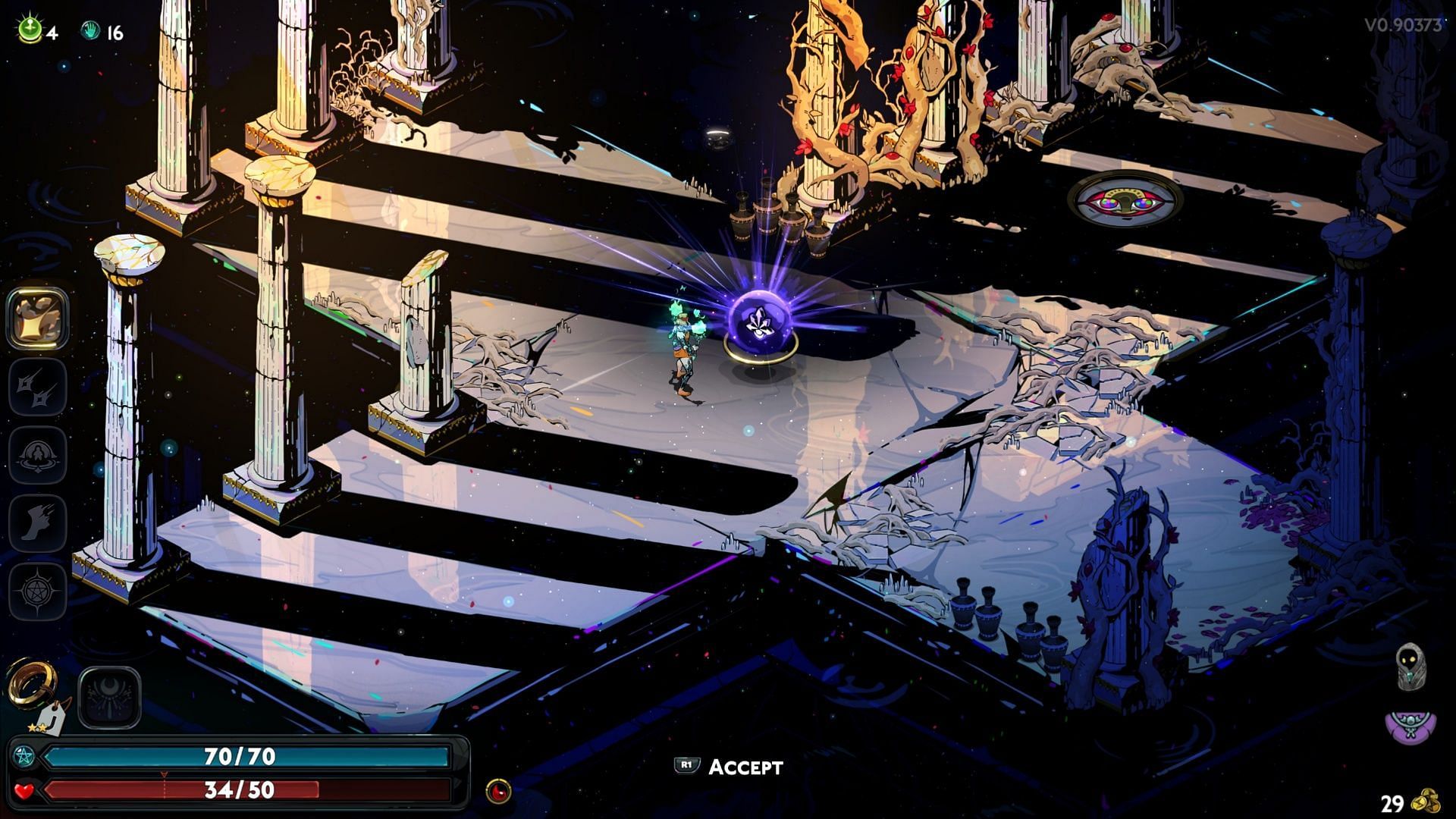Select the golden attack boon slot
This screenshot has height=819, width=1456.
pyautogui.click(x=37, y=318)
